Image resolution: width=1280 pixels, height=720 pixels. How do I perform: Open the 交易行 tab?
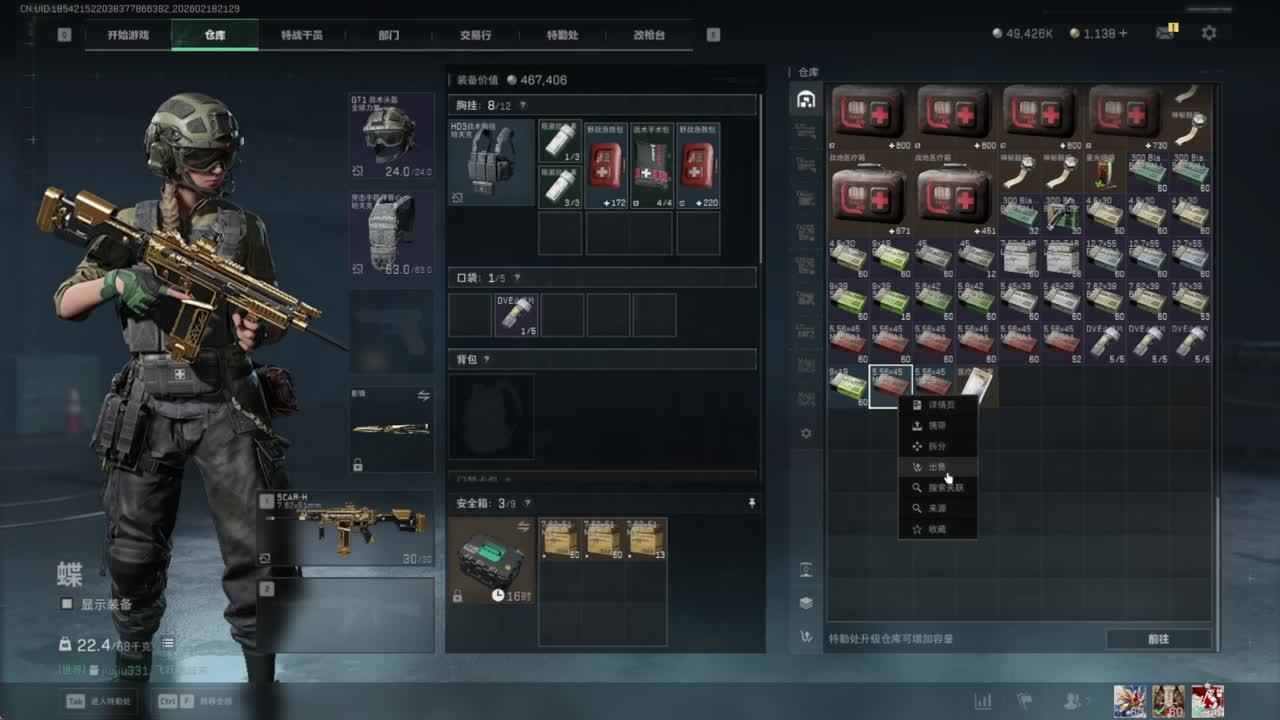click(x=475, y=35)
